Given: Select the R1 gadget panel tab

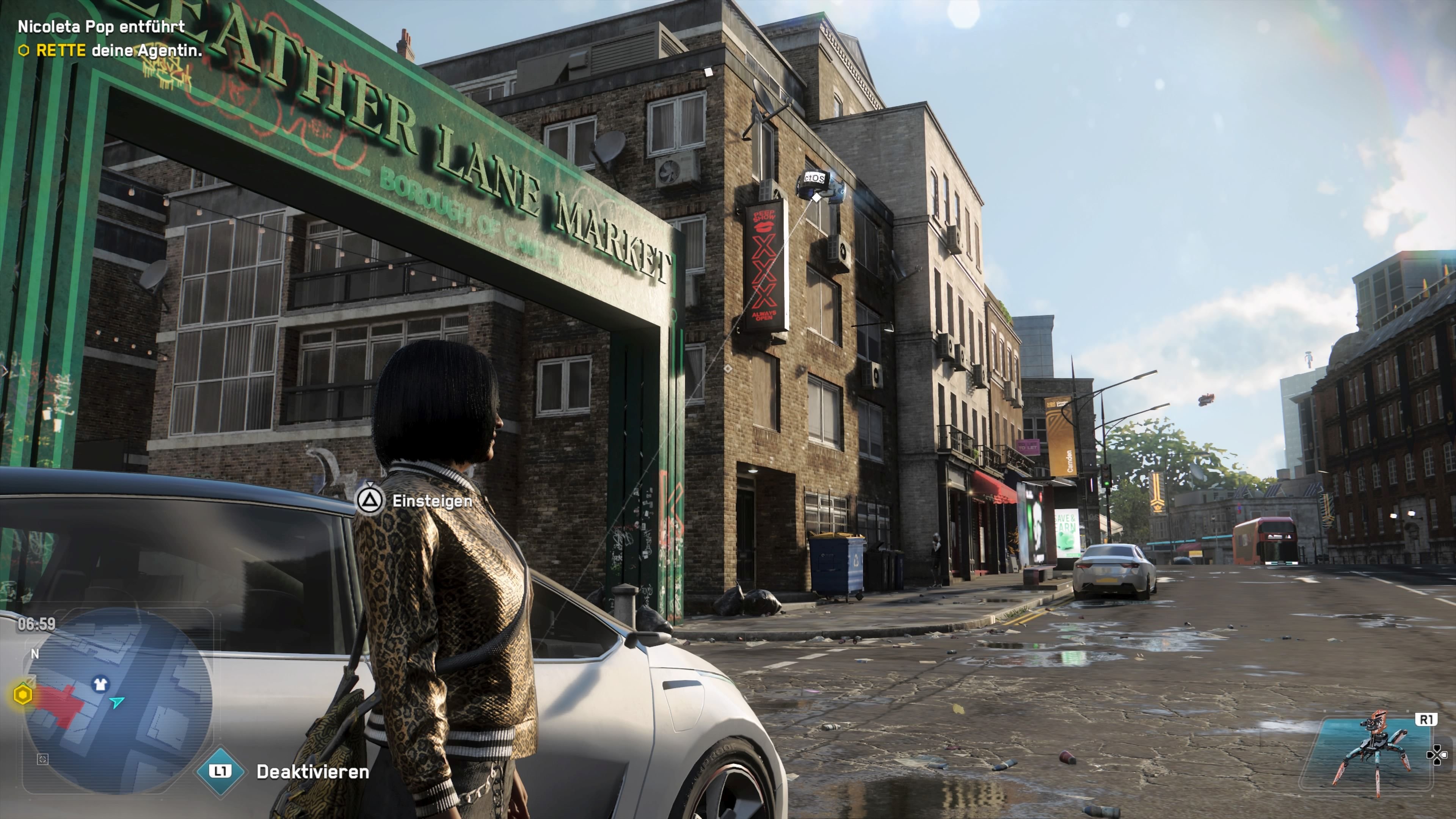Looking at the screenshot, I should (x=1427, y=720).
